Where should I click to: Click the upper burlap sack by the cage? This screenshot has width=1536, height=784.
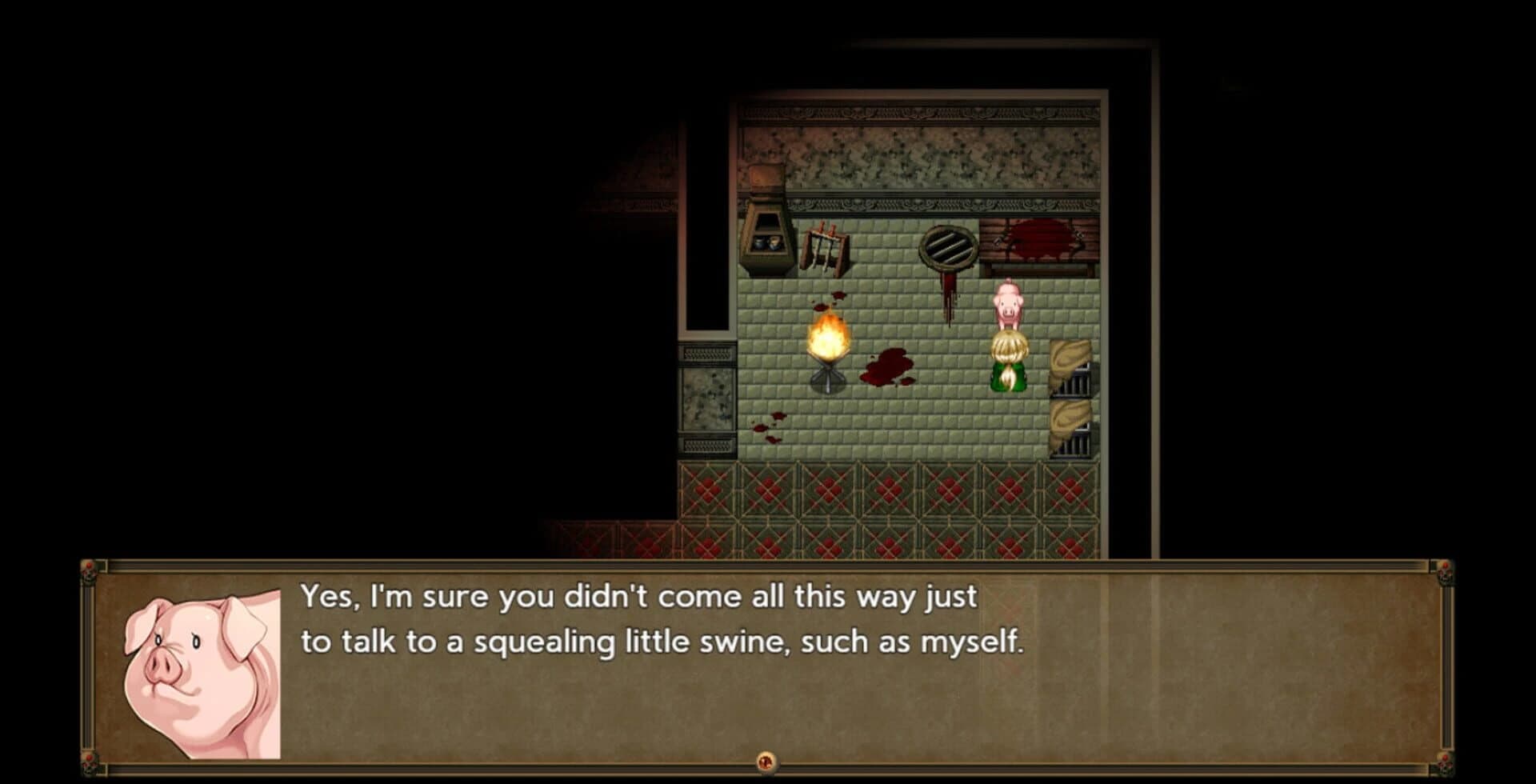[x=1070, y=356]
